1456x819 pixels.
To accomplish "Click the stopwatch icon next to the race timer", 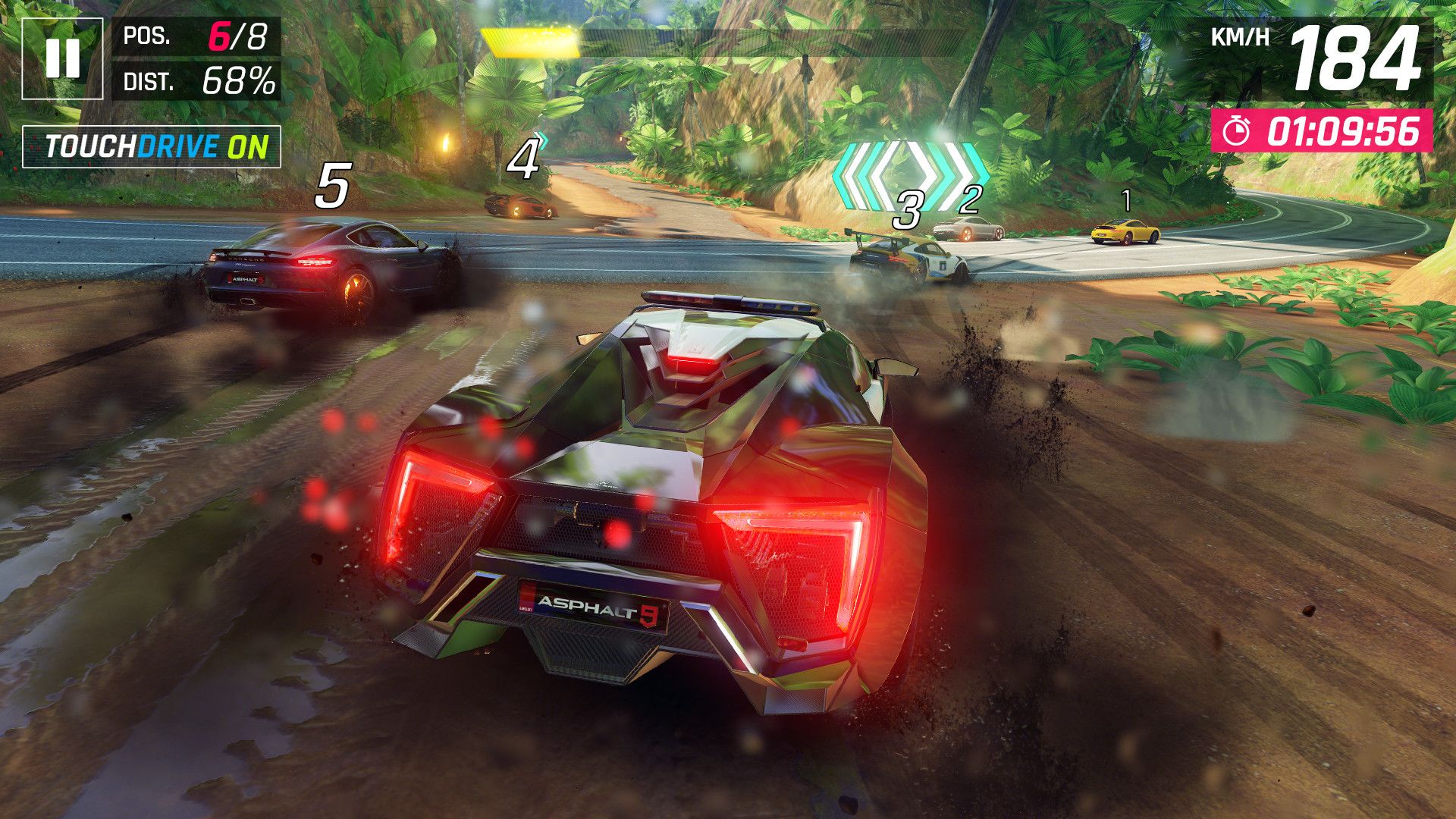I will point(1236,130).
